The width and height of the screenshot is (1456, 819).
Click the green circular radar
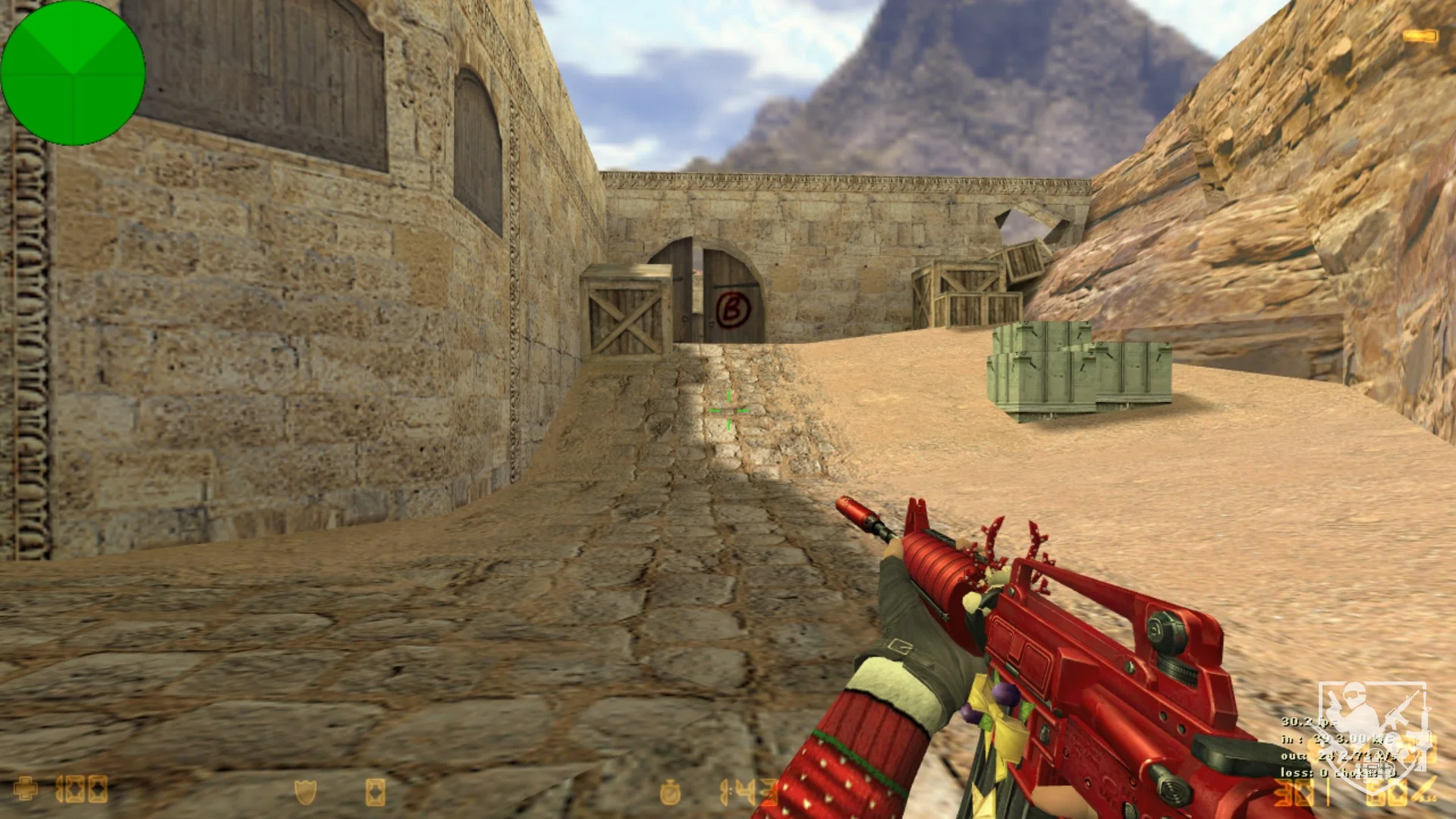[73, 73]
